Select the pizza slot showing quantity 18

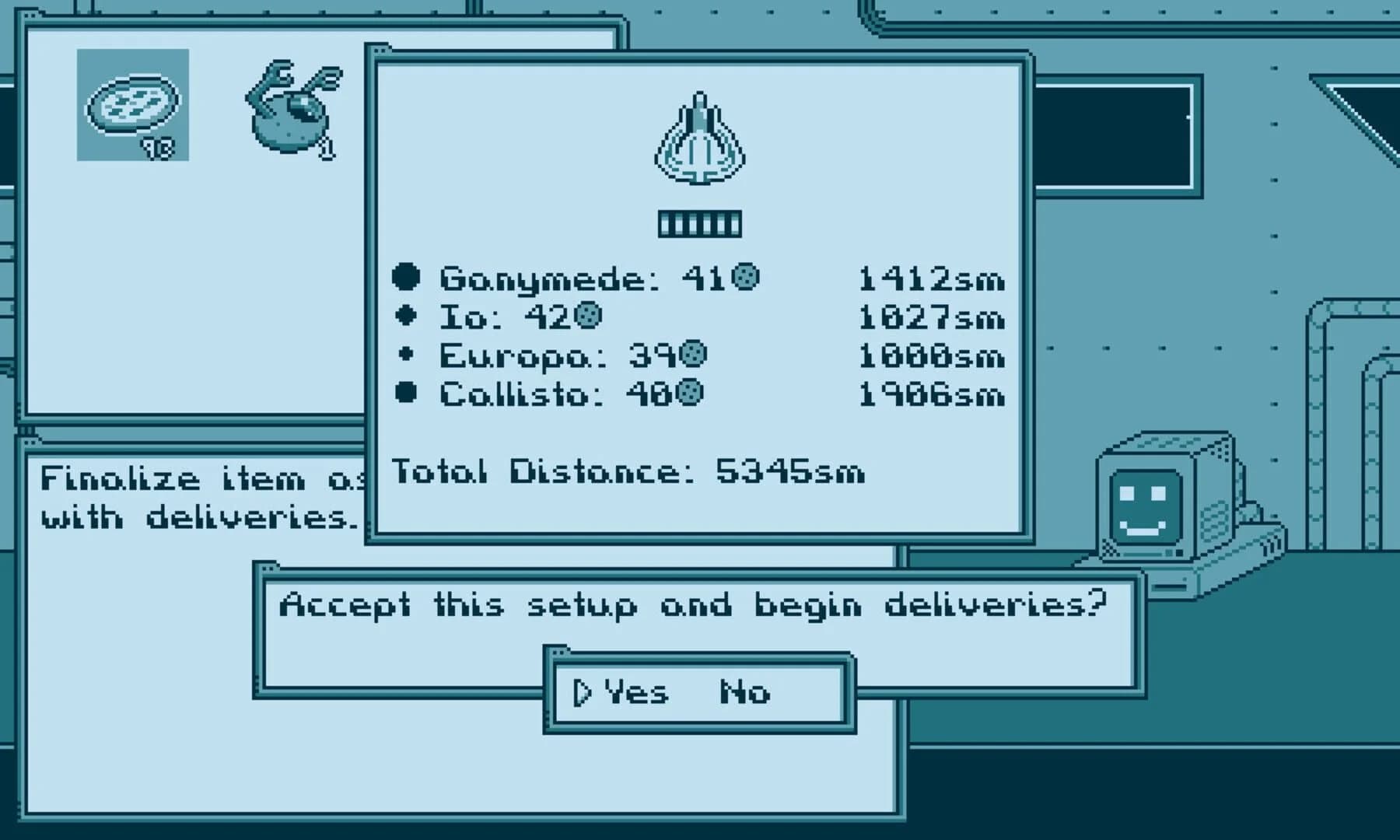point(132,105)
